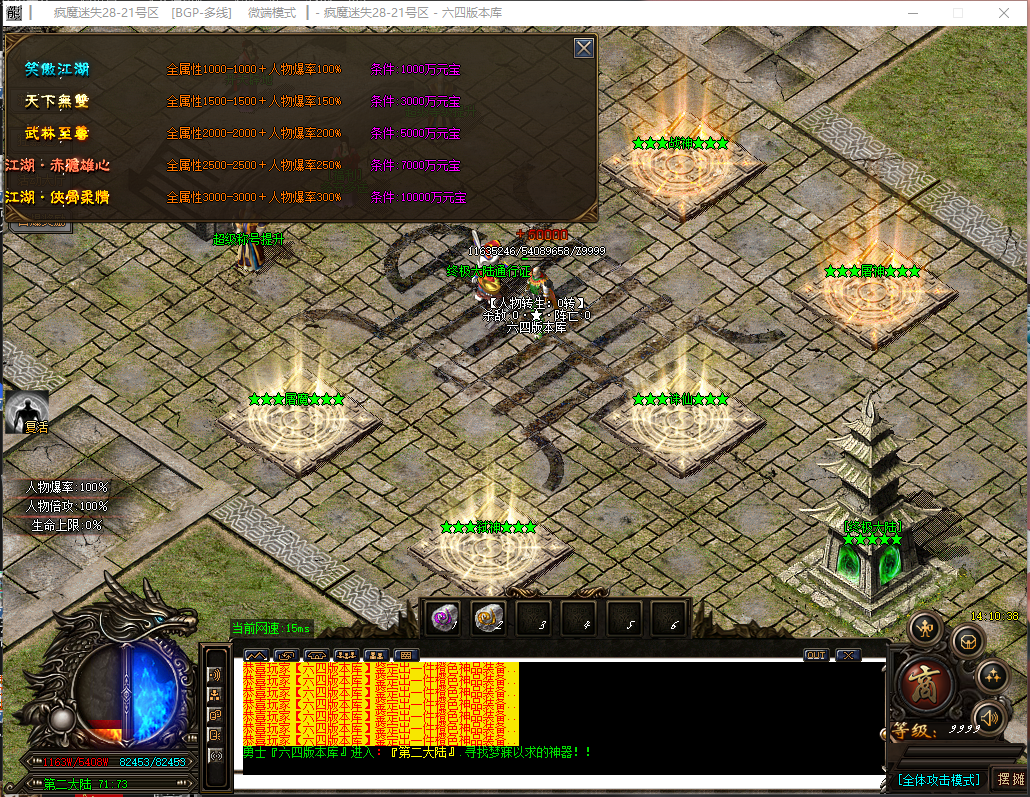
Task: Close the chat window with its X button
Action: (847, 655)
